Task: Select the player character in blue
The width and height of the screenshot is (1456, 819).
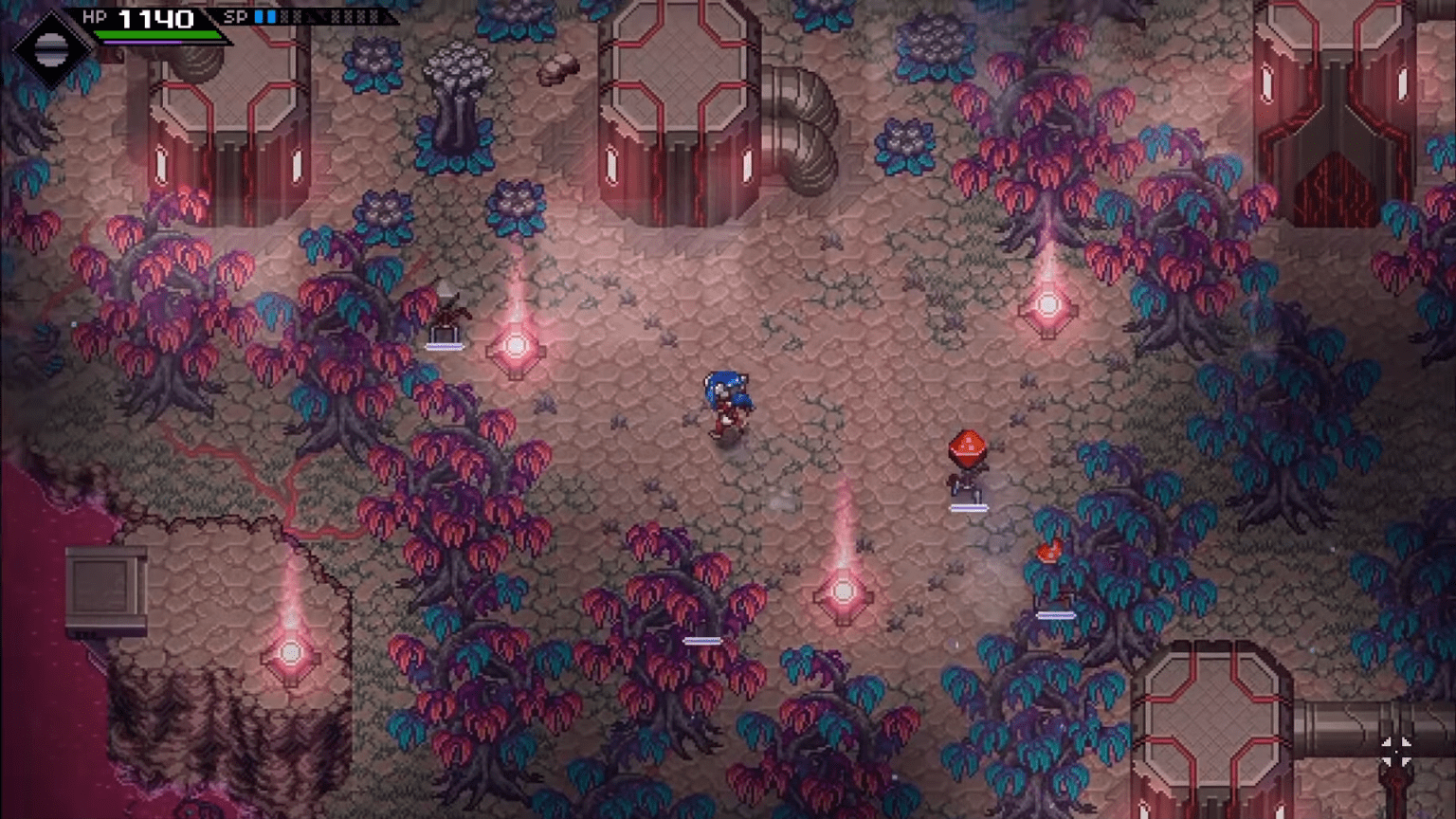Action: coord(726,403)
